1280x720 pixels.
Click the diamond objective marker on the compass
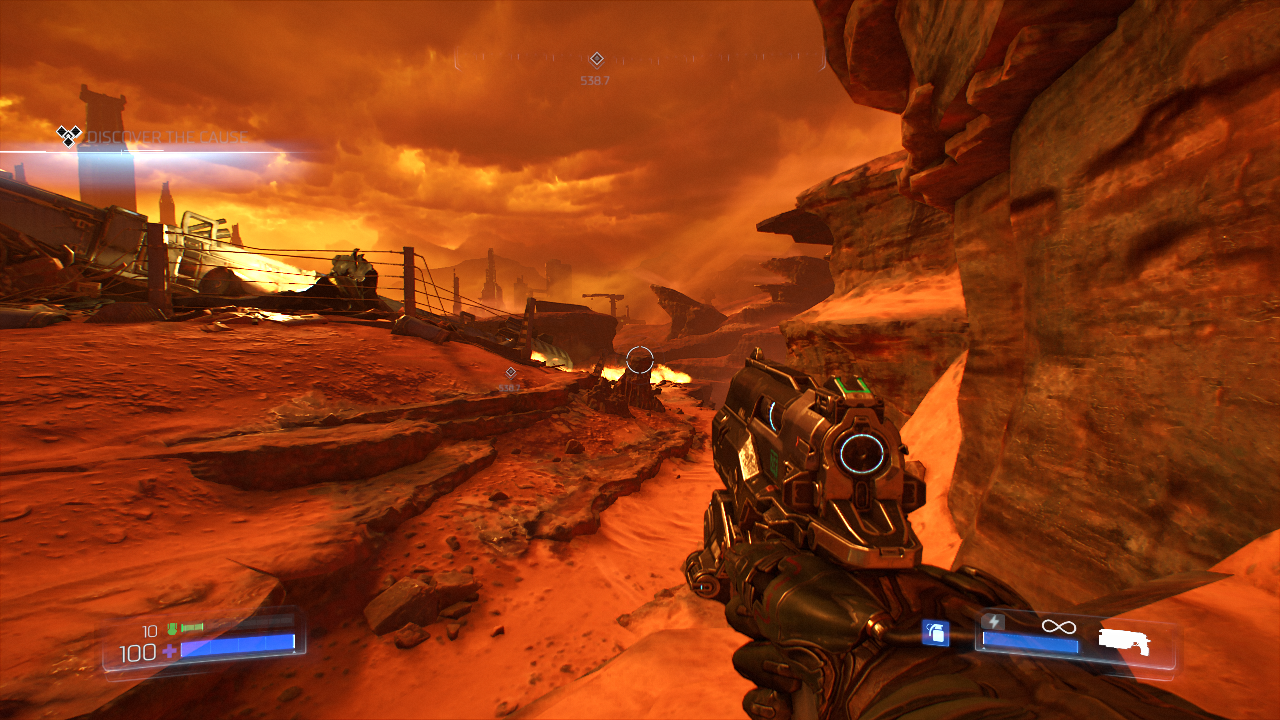tap(596, 59)
